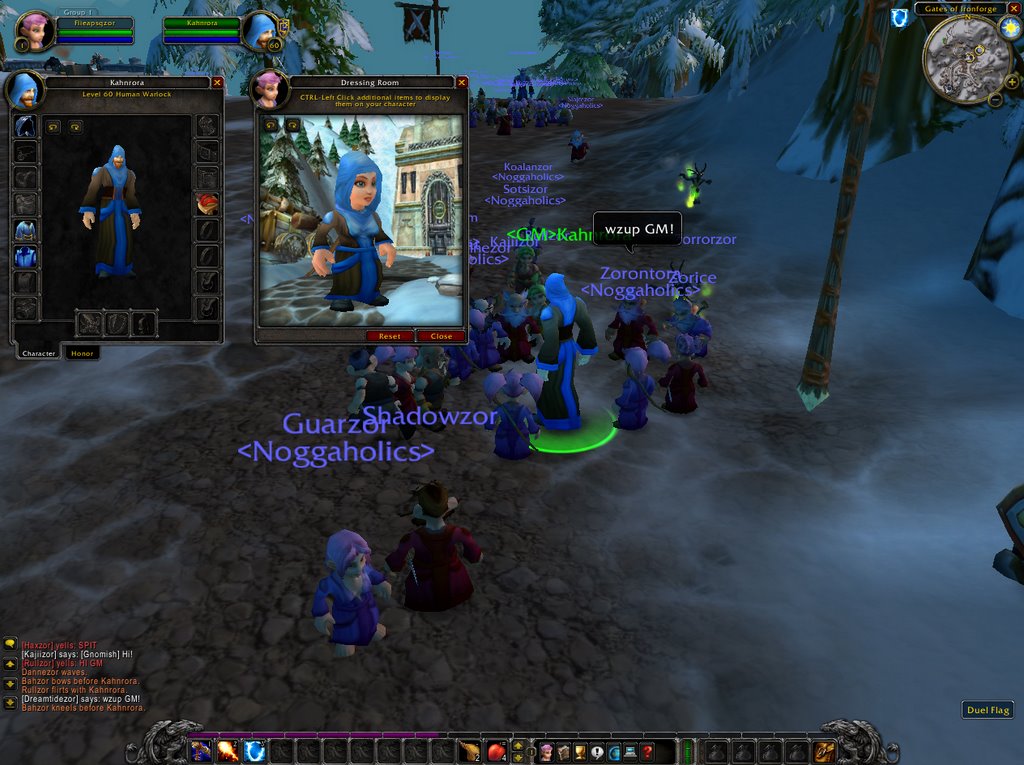Click the red item slot in character panel
This screenshot has height=765, width=1024.
207,204
